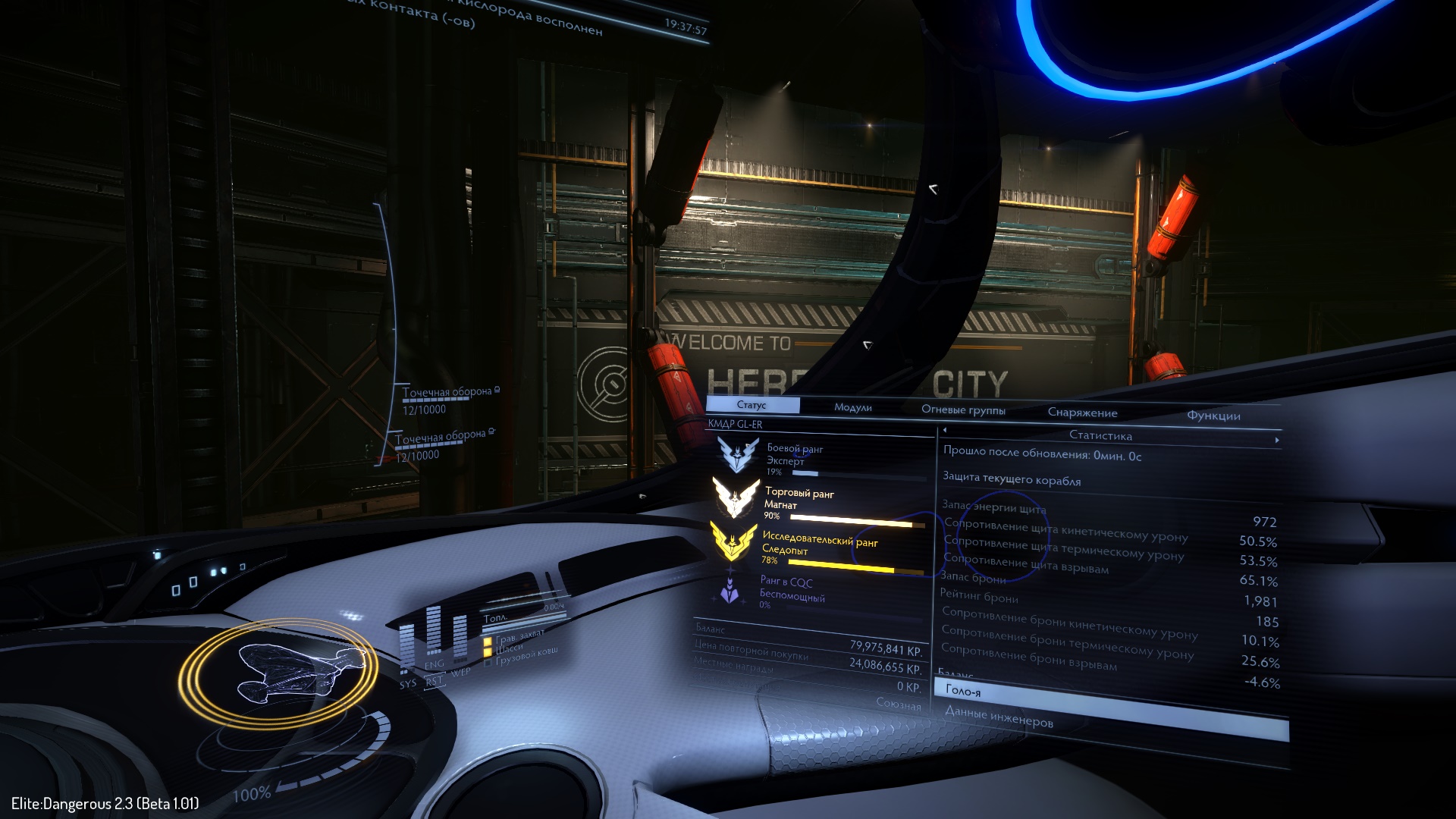Image resolution: width=1456 pixels, height=819 pixels.
Task: Choose the Исследовательский ранг row
Action: pyautogui.click(x=819, y=548)
